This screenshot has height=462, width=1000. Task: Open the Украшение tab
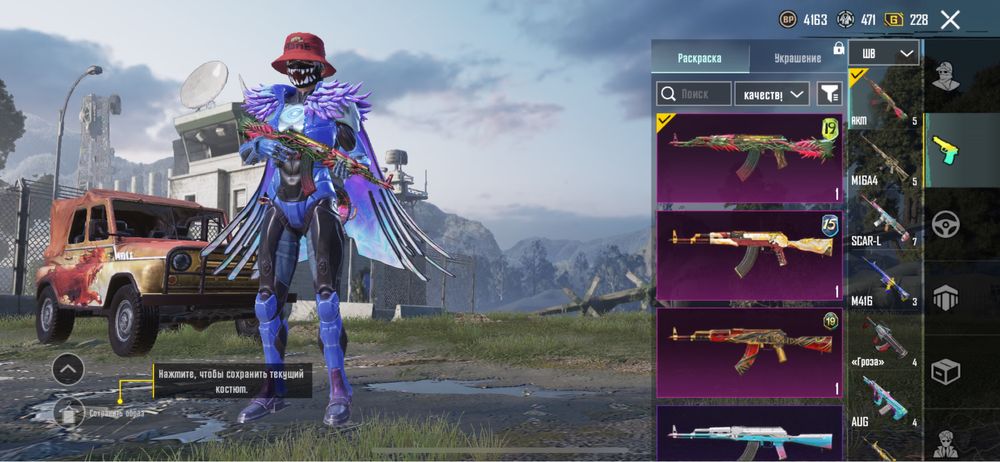pos(796,58)
